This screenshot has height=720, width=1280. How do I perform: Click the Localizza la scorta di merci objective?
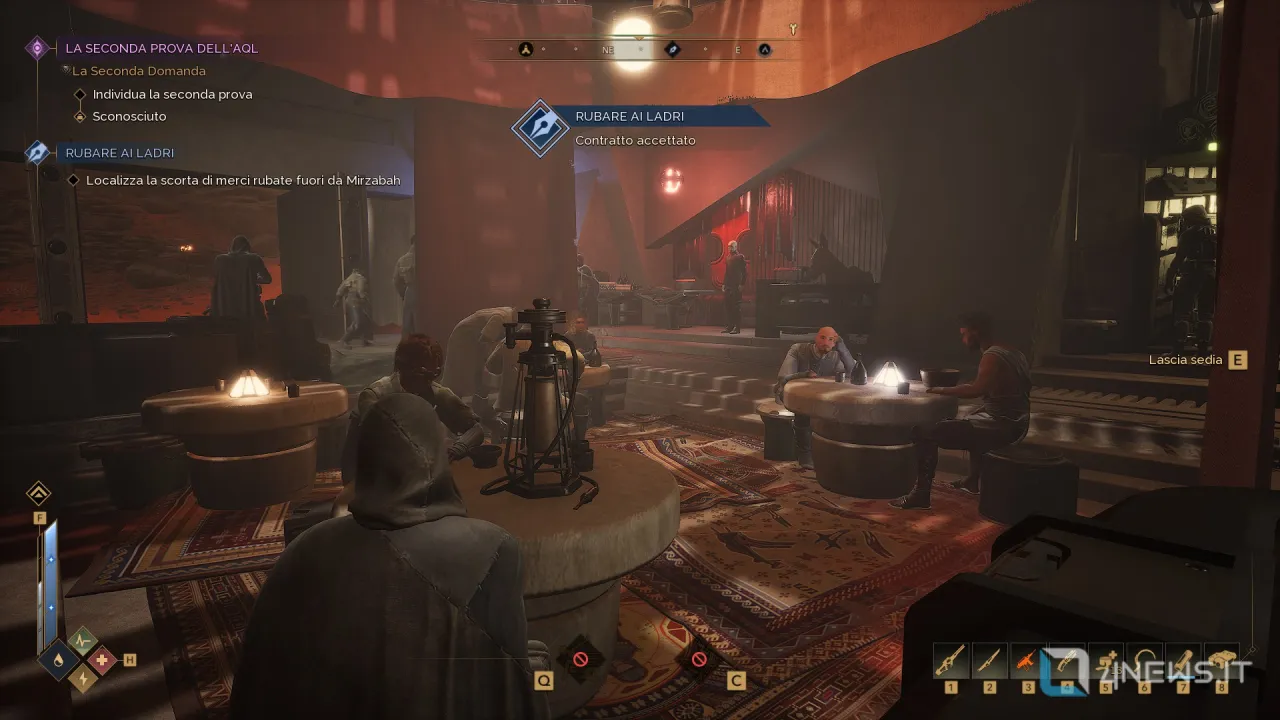tap(243, 181)
